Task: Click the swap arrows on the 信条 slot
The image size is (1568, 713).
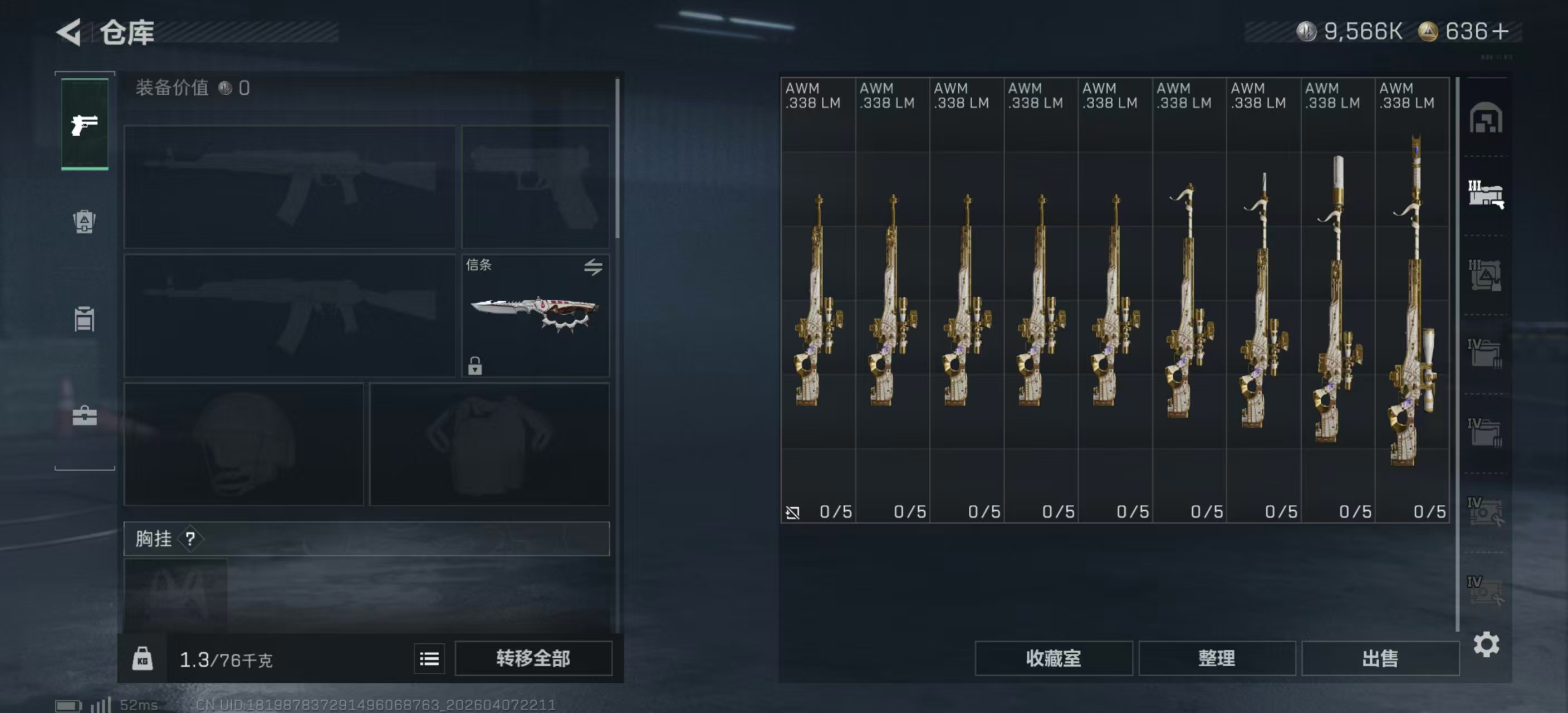Action: 593,266
